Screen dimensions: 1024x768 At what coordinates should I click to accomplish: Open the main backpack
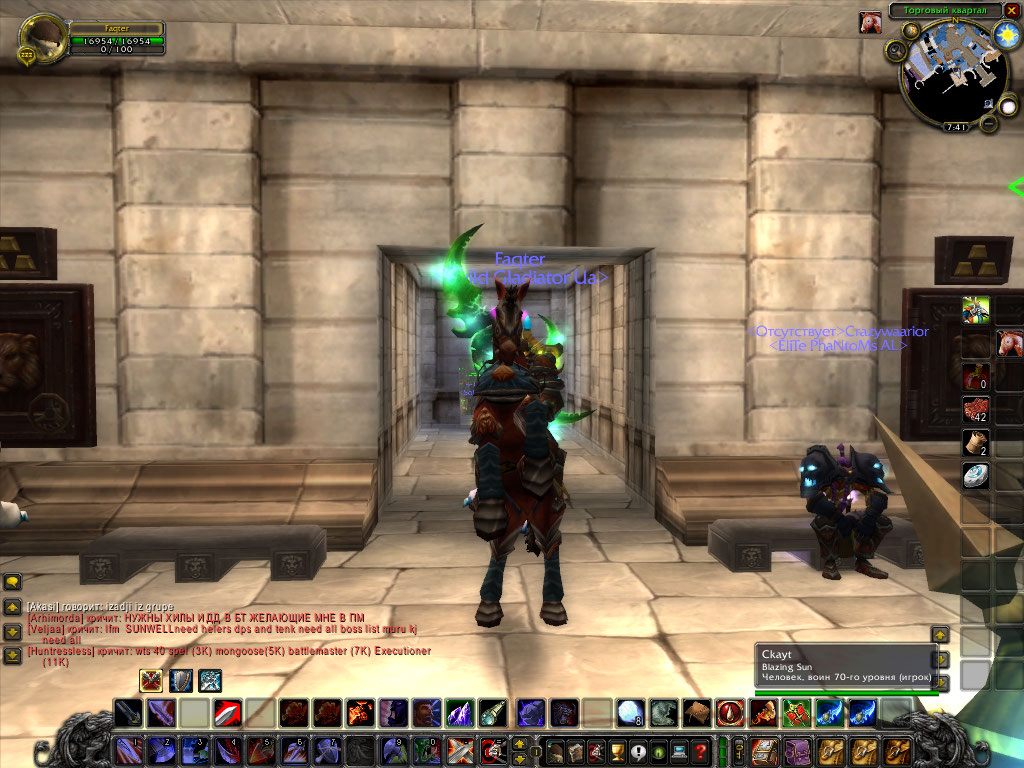[x=765, y=750]
